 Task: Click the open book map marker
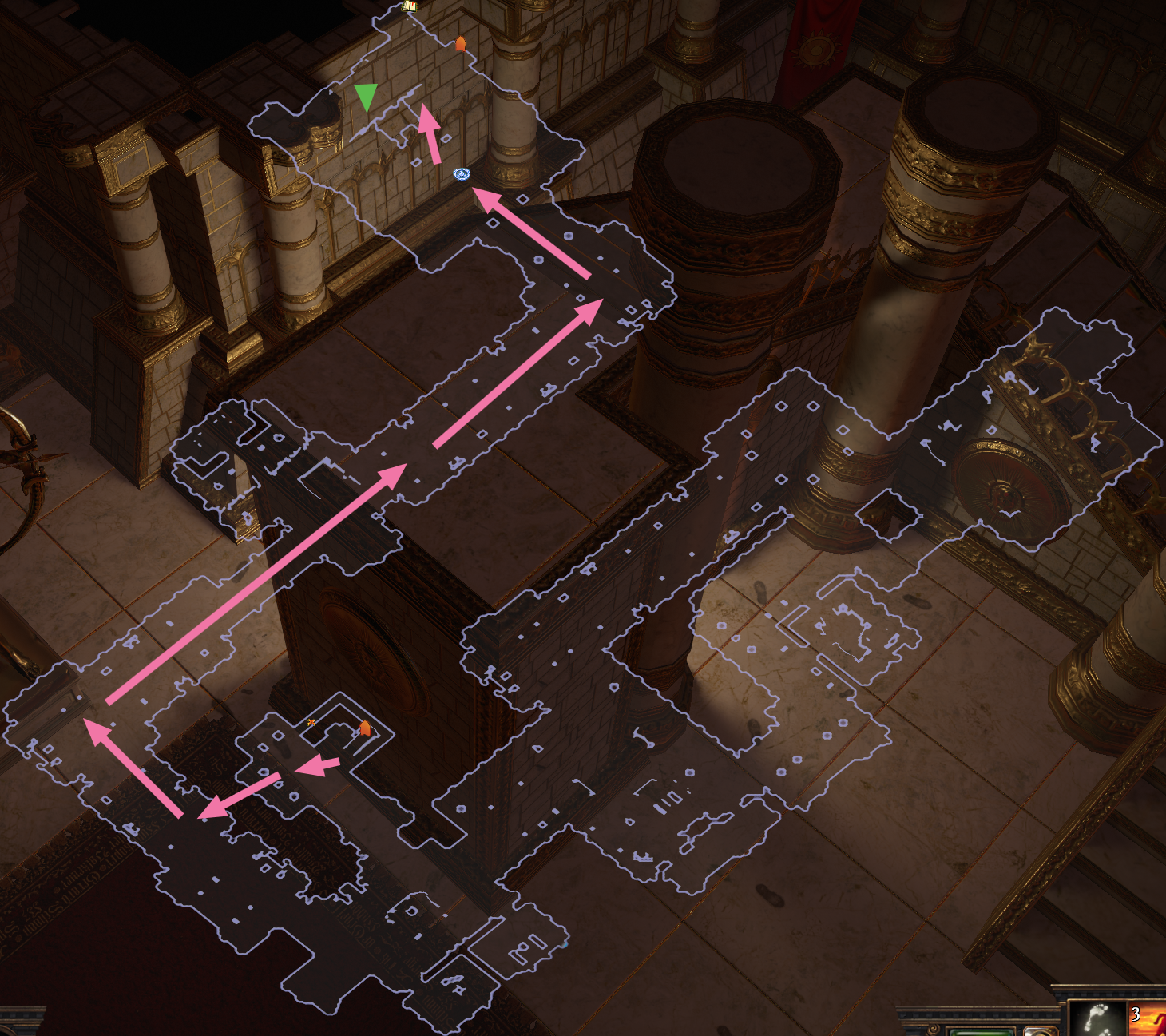410,6
